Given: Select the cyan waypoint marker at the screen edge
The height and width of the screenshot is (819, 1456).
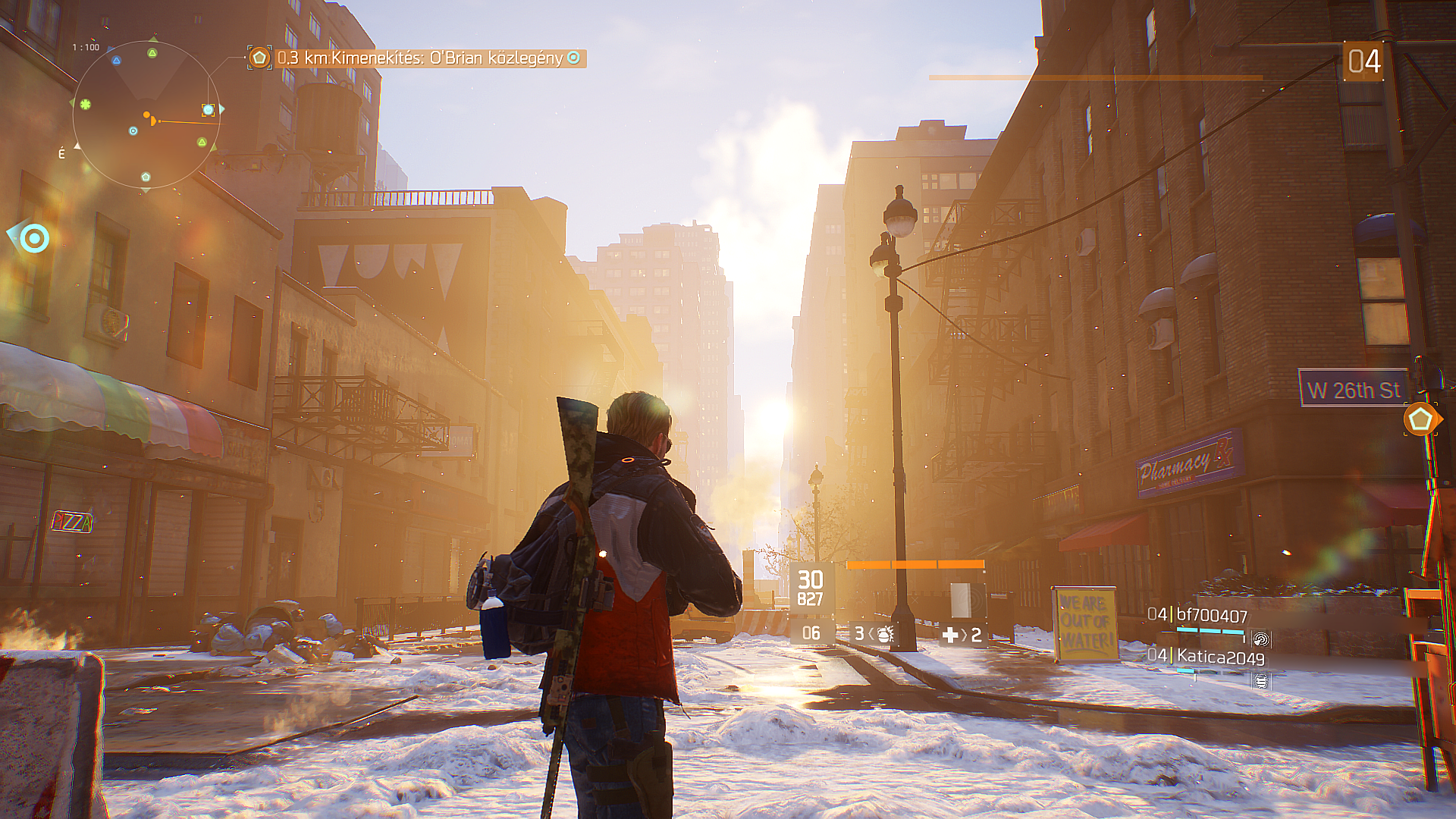Looking at the screenshot, I should [33, 239].
